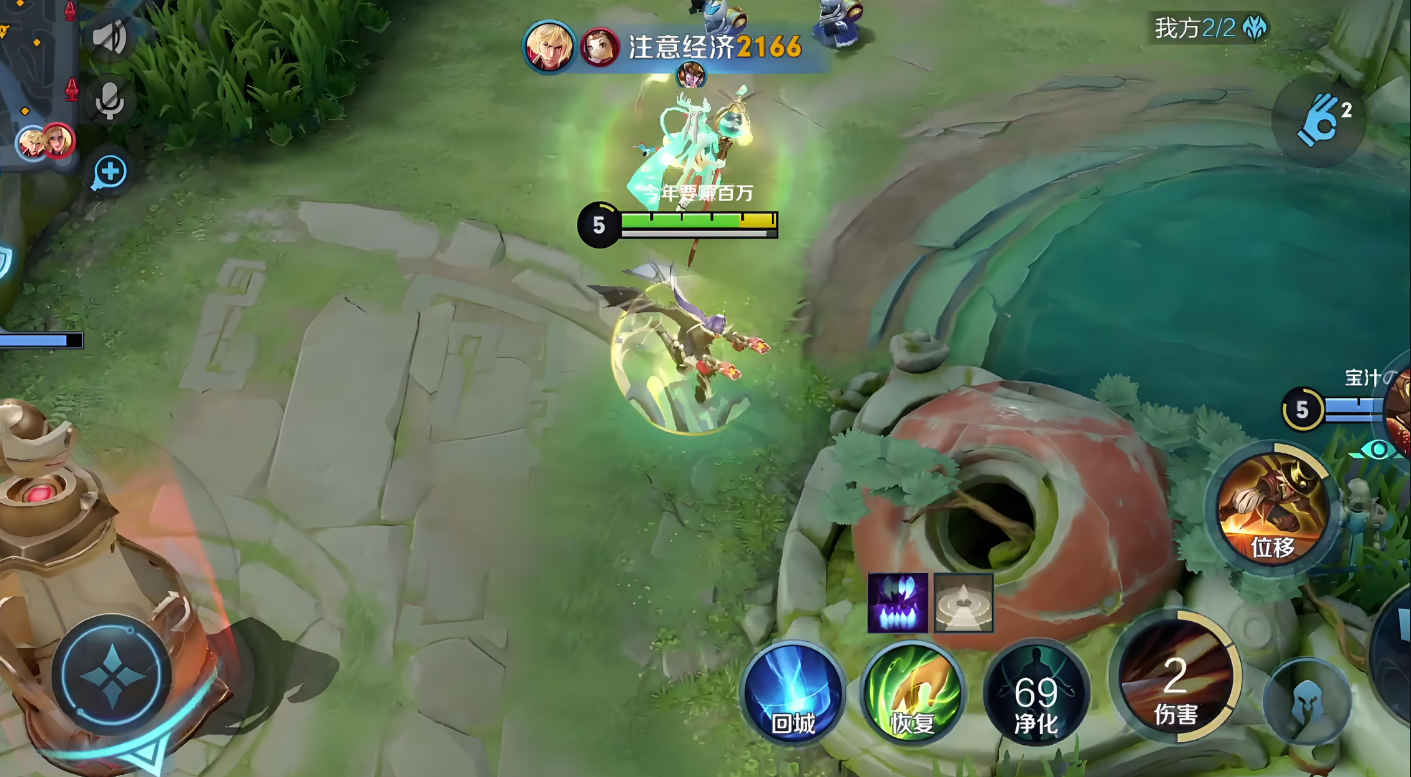
Task: Click the purple fangs item icon
Action: 897,603
